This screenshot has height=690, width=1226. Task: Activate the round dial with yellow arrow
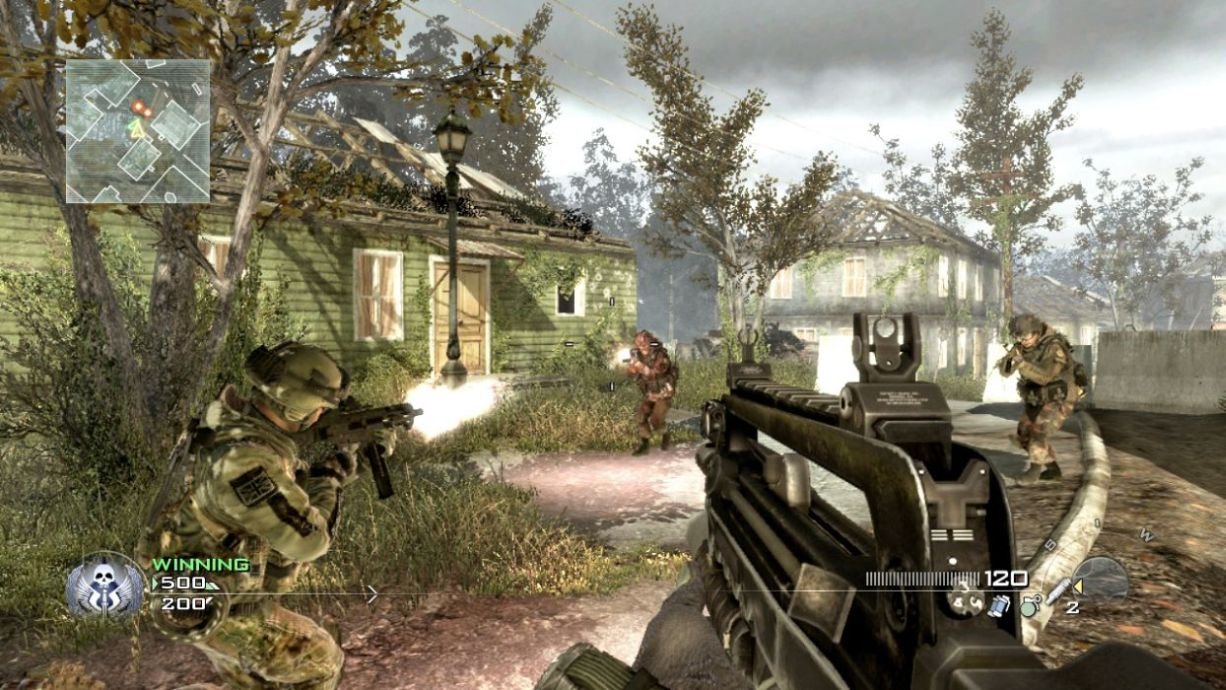click(1100, 579)
